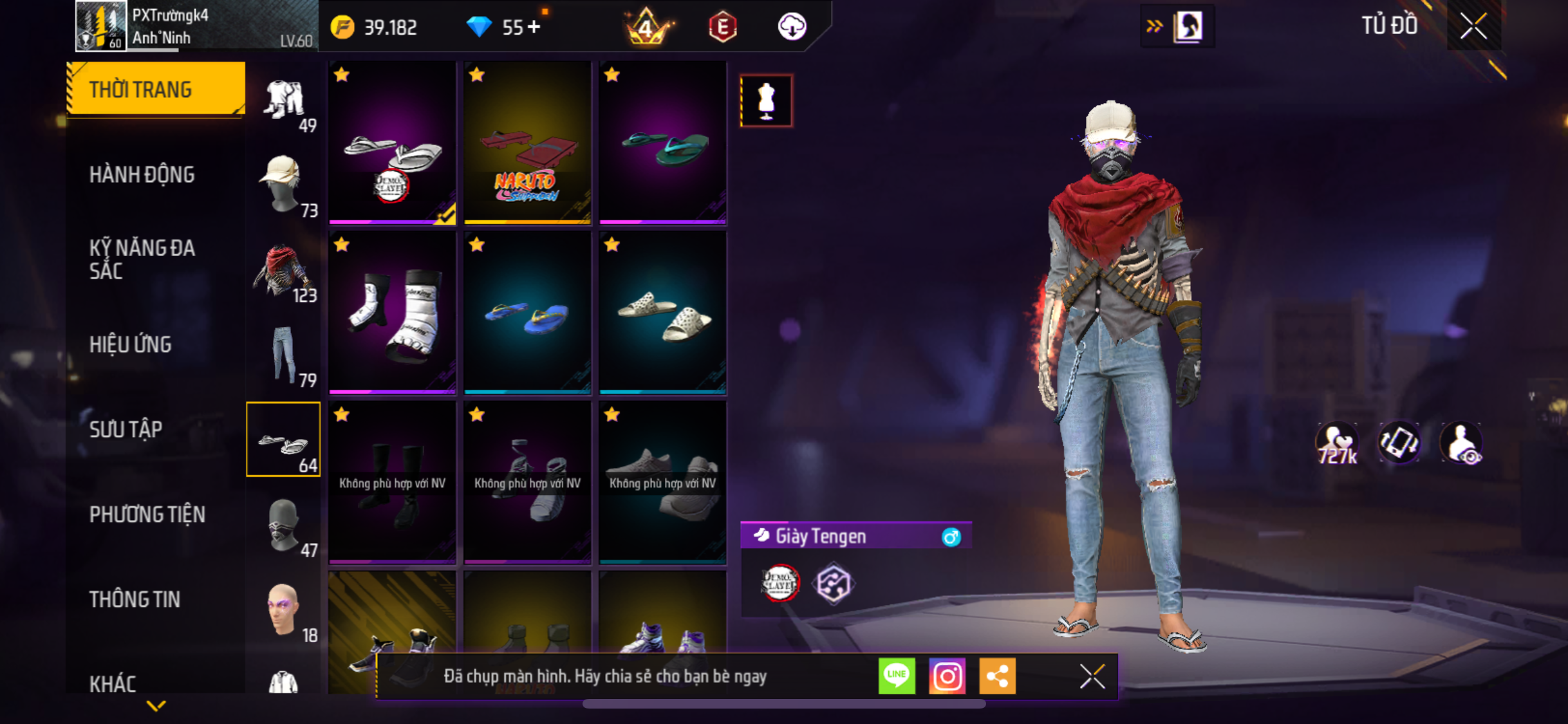Open the gold crown rank icon
Viewport: 1568px width, 724px height.
[646, 27]
